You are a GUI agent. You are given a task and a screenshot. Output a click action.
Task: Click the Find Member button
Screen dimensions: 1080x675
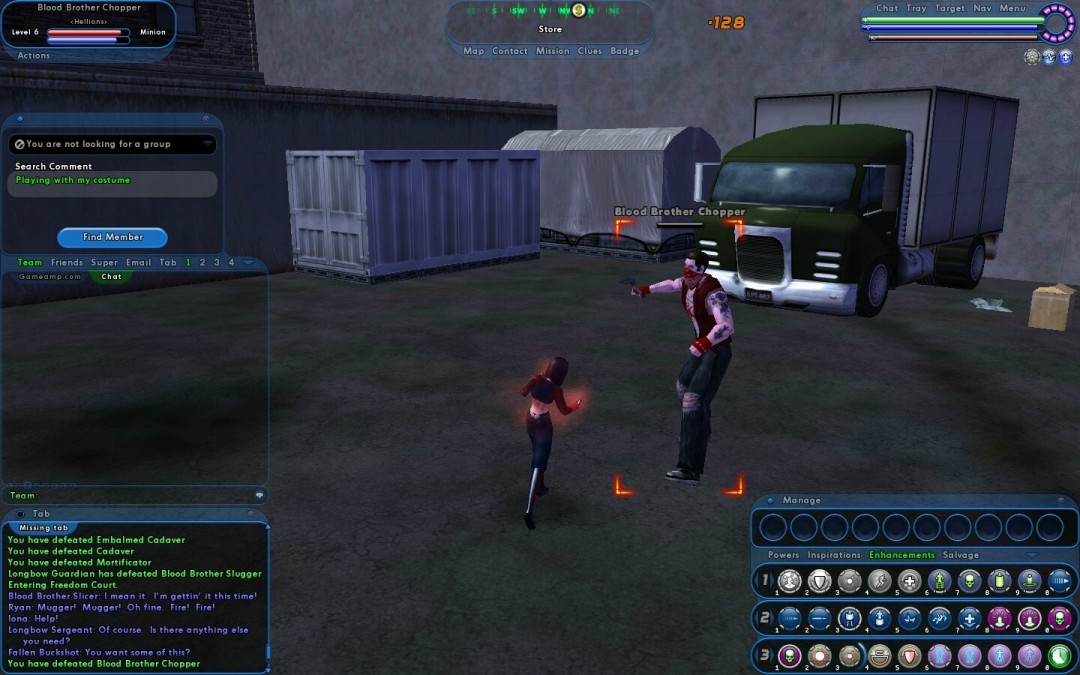tap(112, 237)
